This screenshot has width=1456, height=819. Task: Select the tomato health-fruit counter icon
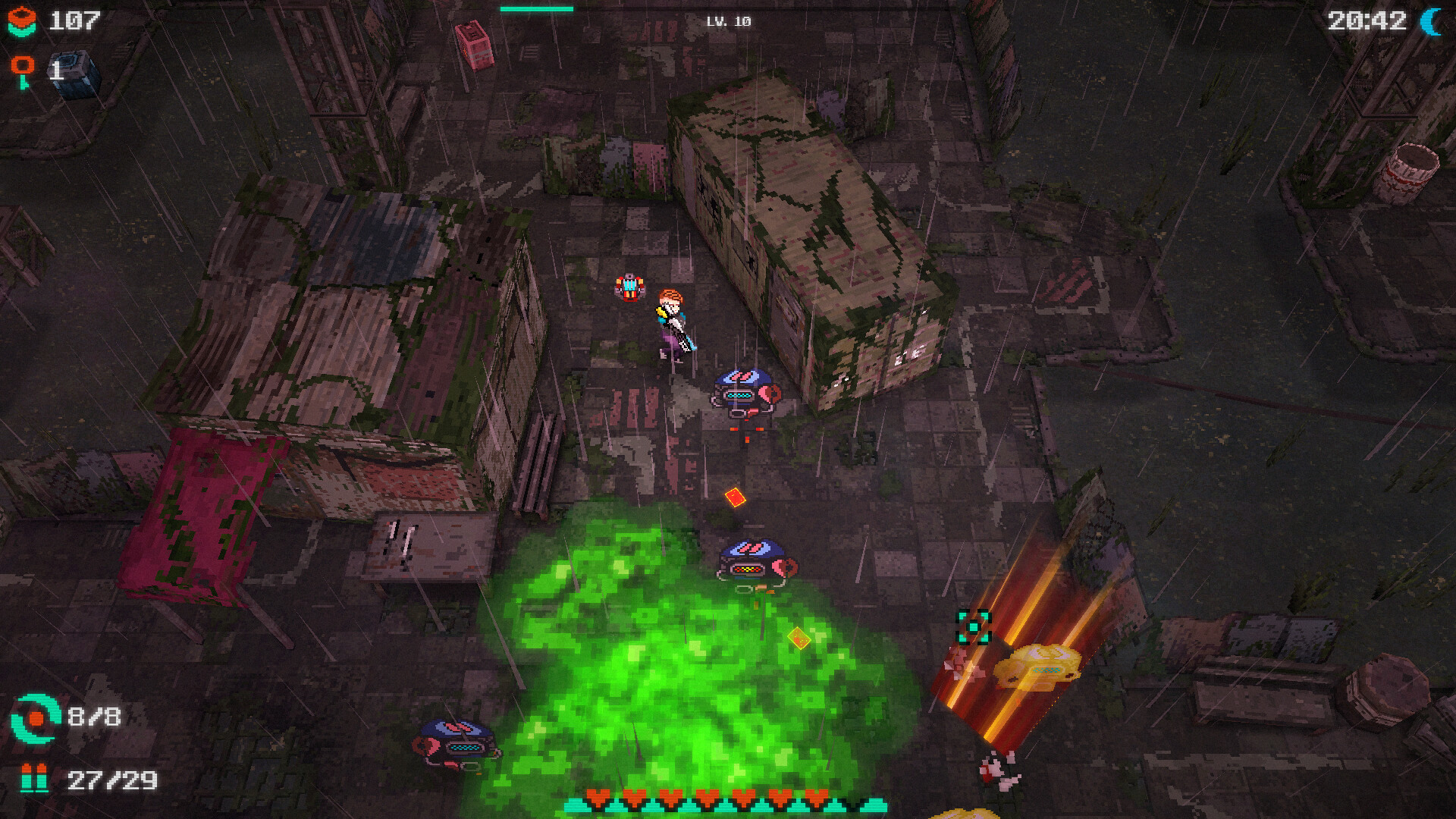click(24, 21)
